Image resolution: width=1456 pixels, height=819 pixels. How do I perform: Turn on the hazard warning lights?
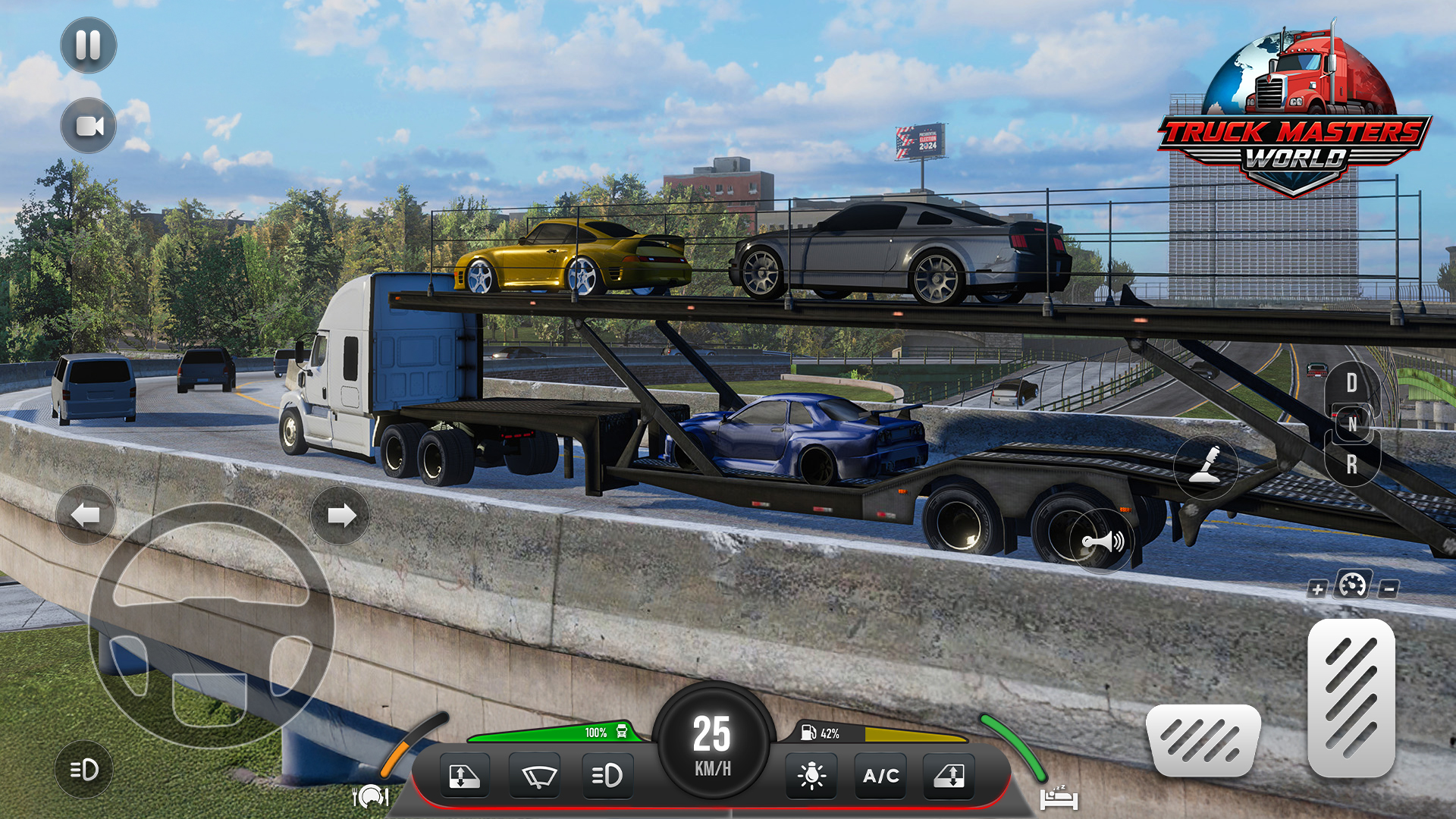(x=811, y=776)
